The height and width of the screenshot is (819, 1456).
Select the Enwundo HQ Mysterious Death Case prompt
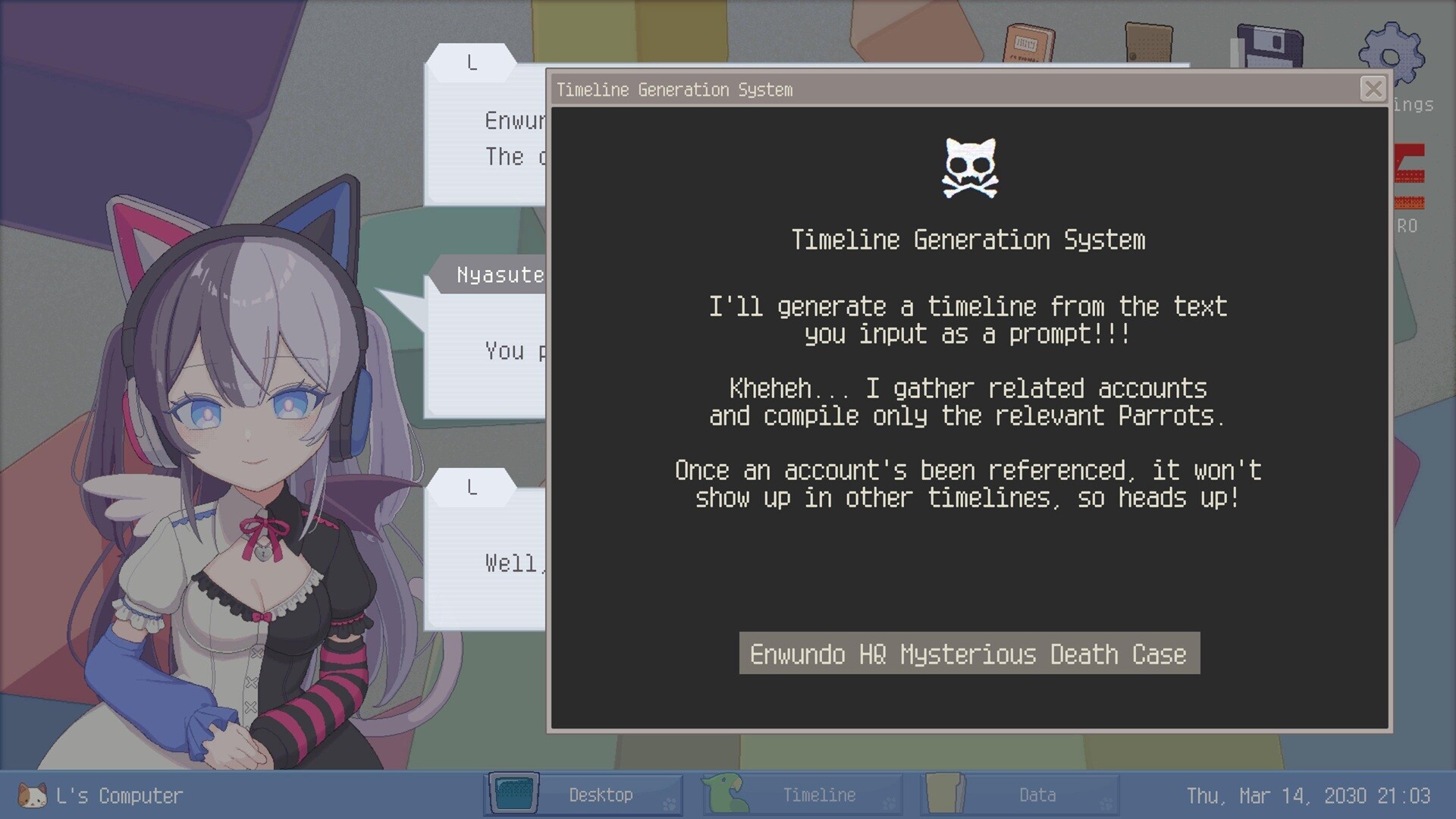[968, 653]
